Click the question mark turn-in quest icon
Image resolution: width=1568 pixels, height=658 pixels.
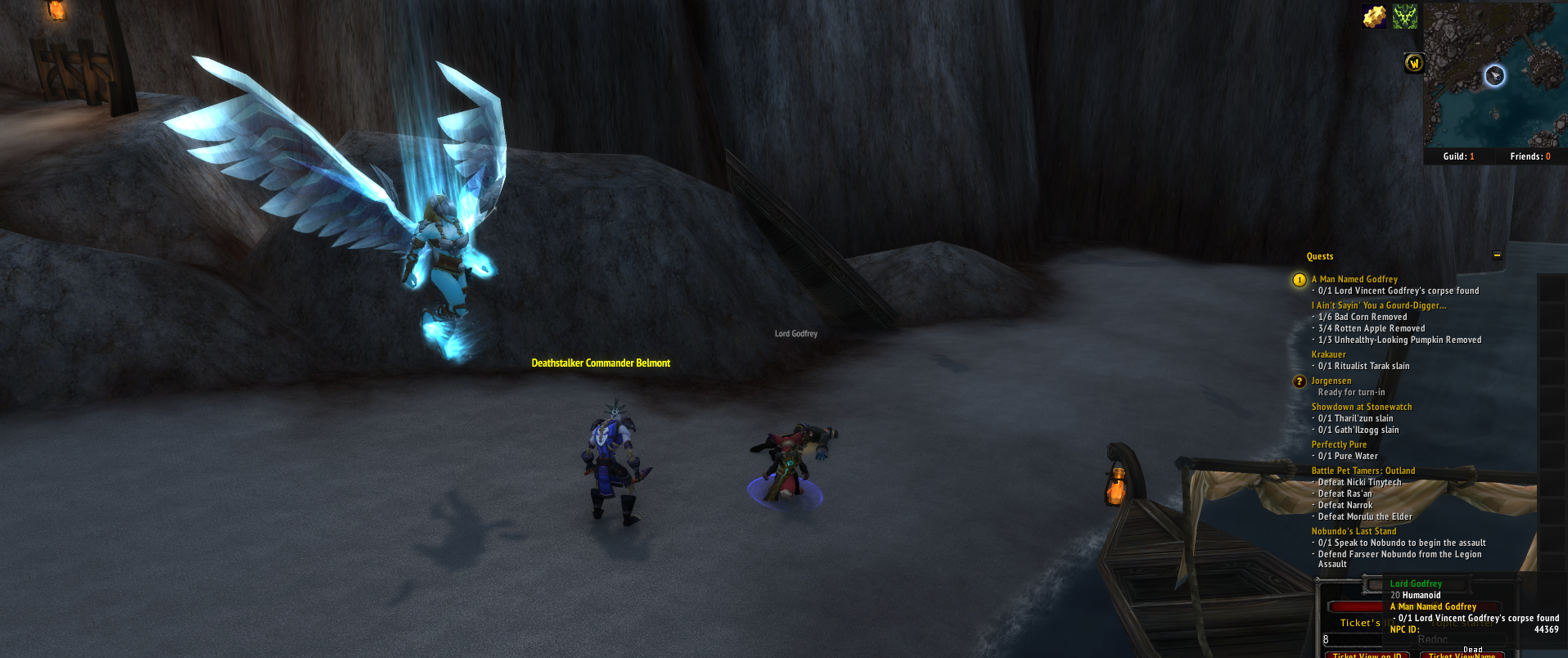pyautogui.click(x=1300, y=381)
